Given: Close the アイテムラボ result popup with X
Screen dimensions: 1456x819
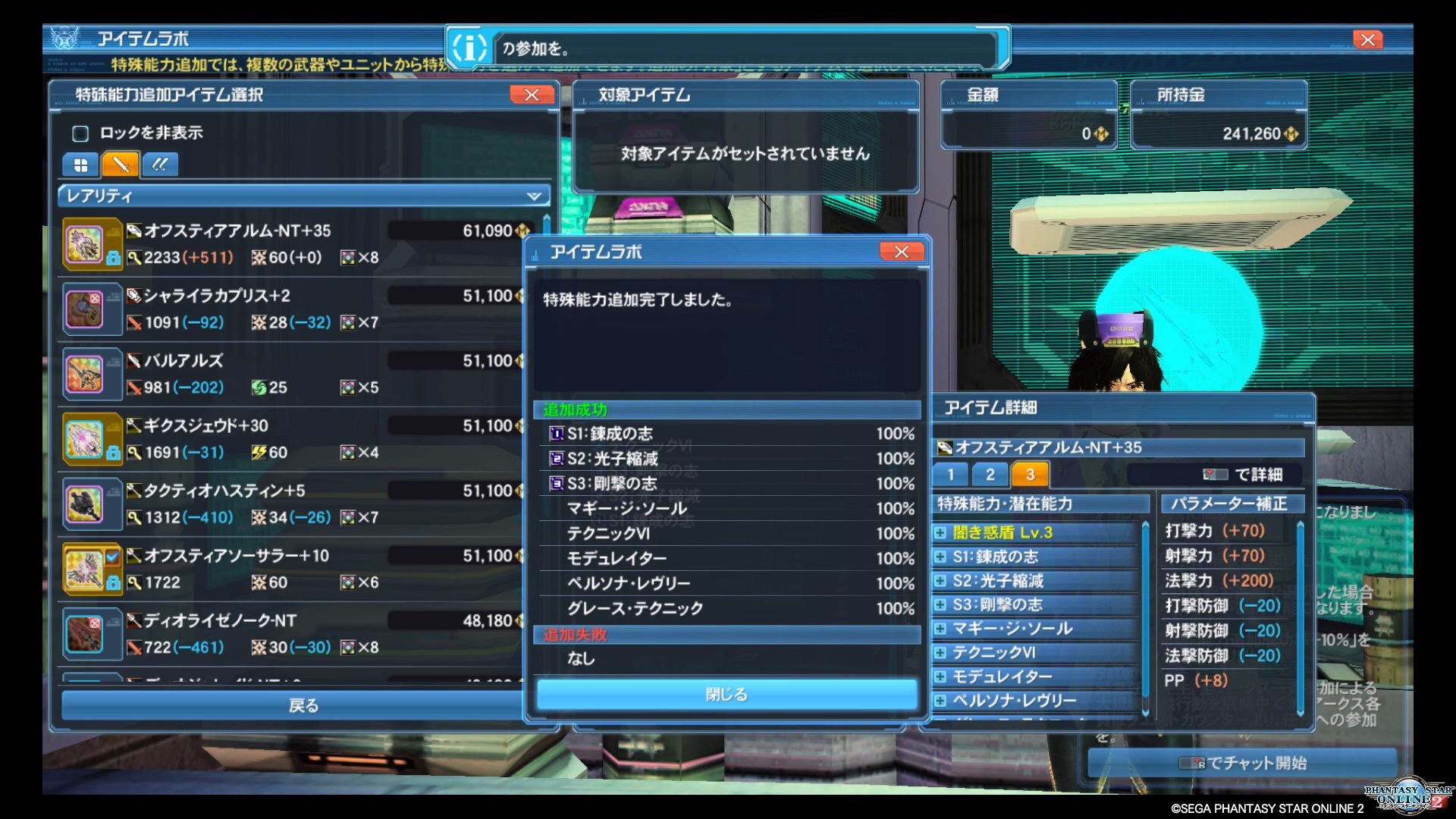Looking at the screenshot, I should click(901, 252).
